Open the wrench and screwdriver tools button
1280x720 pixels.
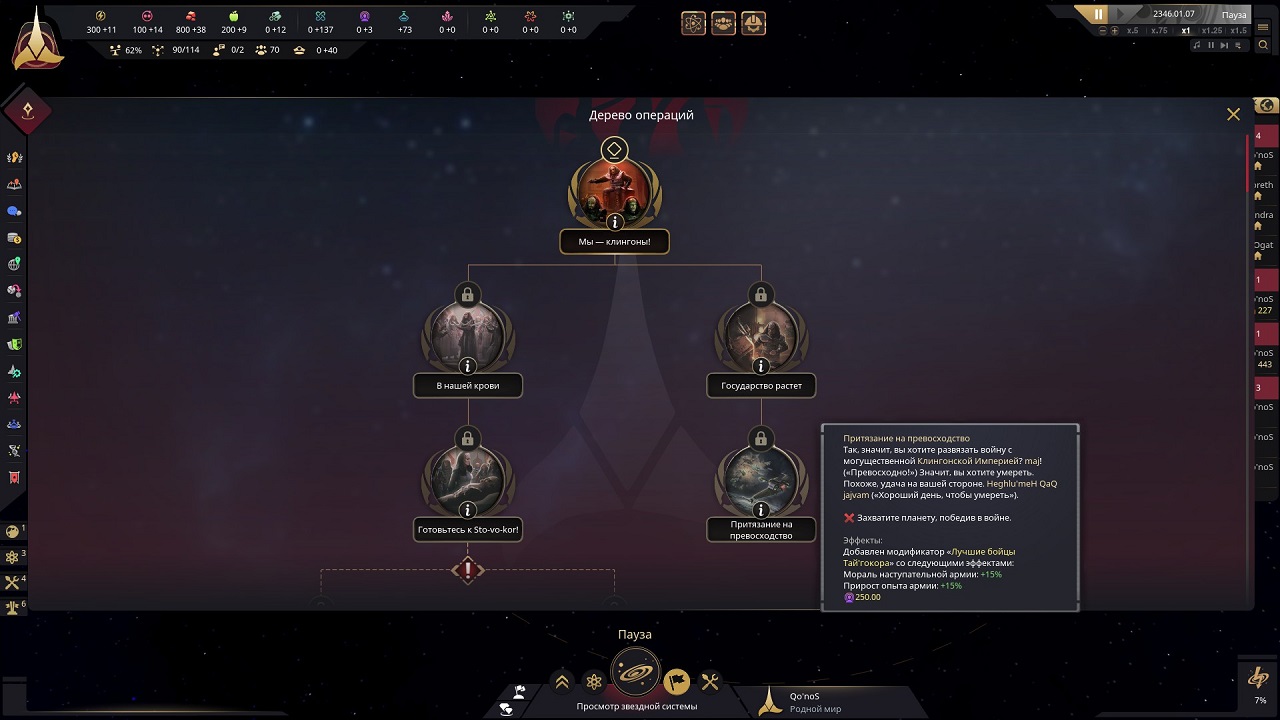(710, 682)
